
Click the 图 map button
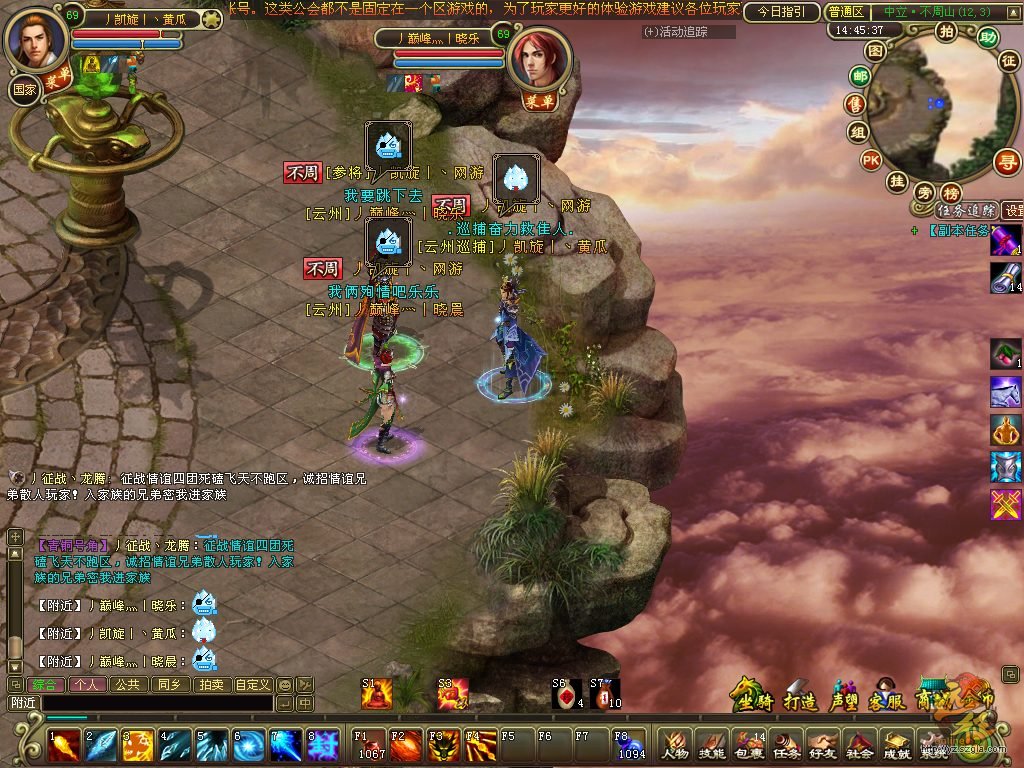coord(876,51)
